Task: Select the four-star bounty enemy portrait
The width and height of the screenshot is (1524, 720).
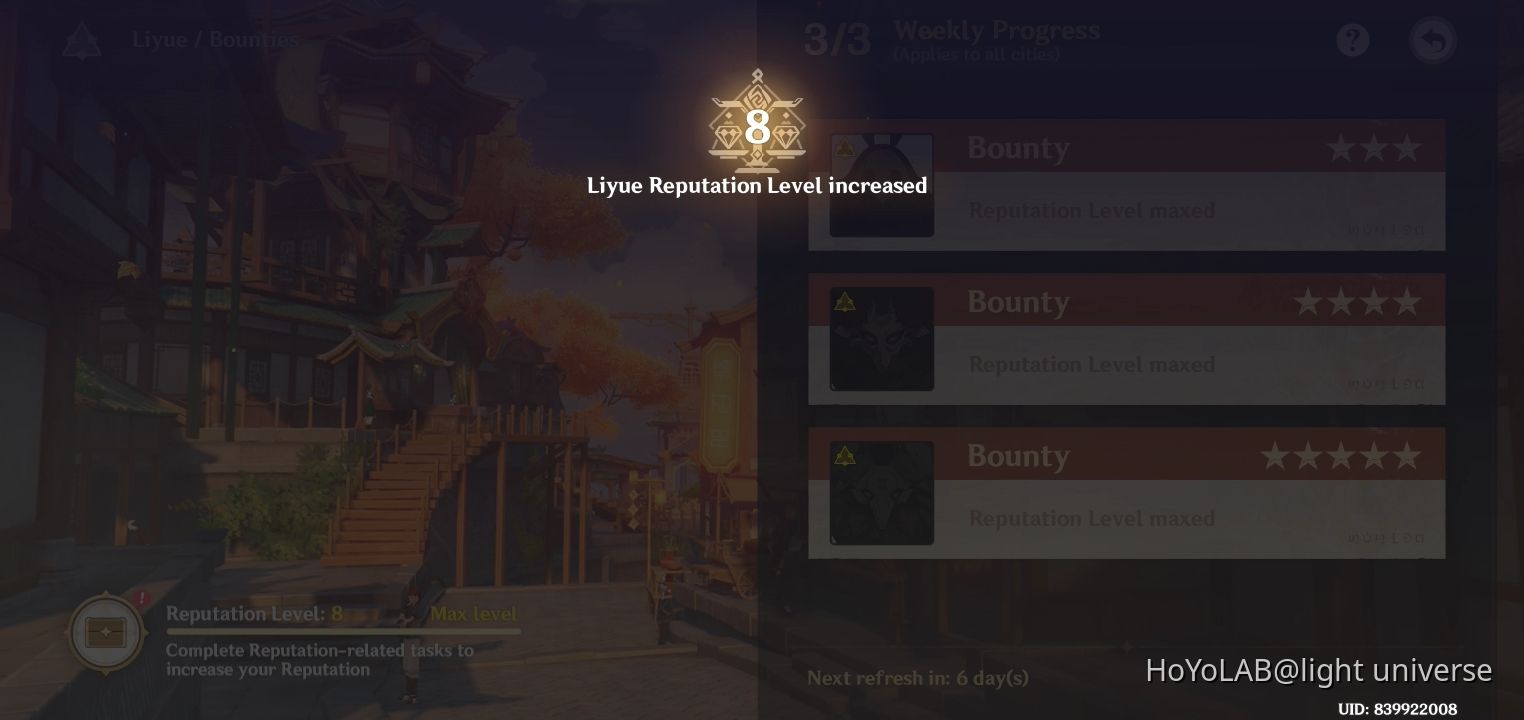Action: 882,339
